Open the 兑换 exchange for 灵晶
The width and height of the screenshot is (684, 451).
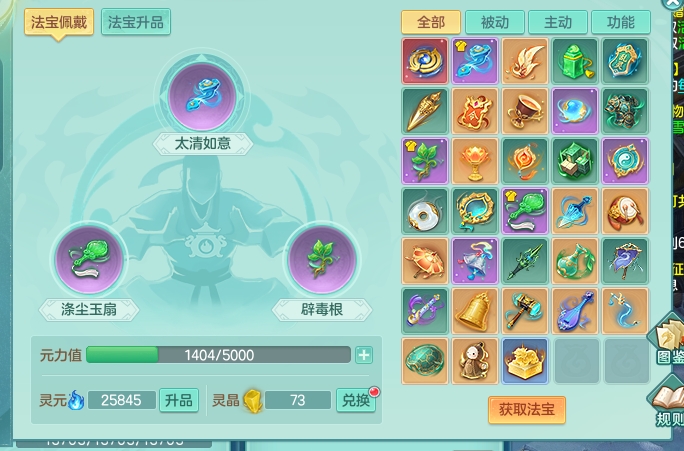355,400
